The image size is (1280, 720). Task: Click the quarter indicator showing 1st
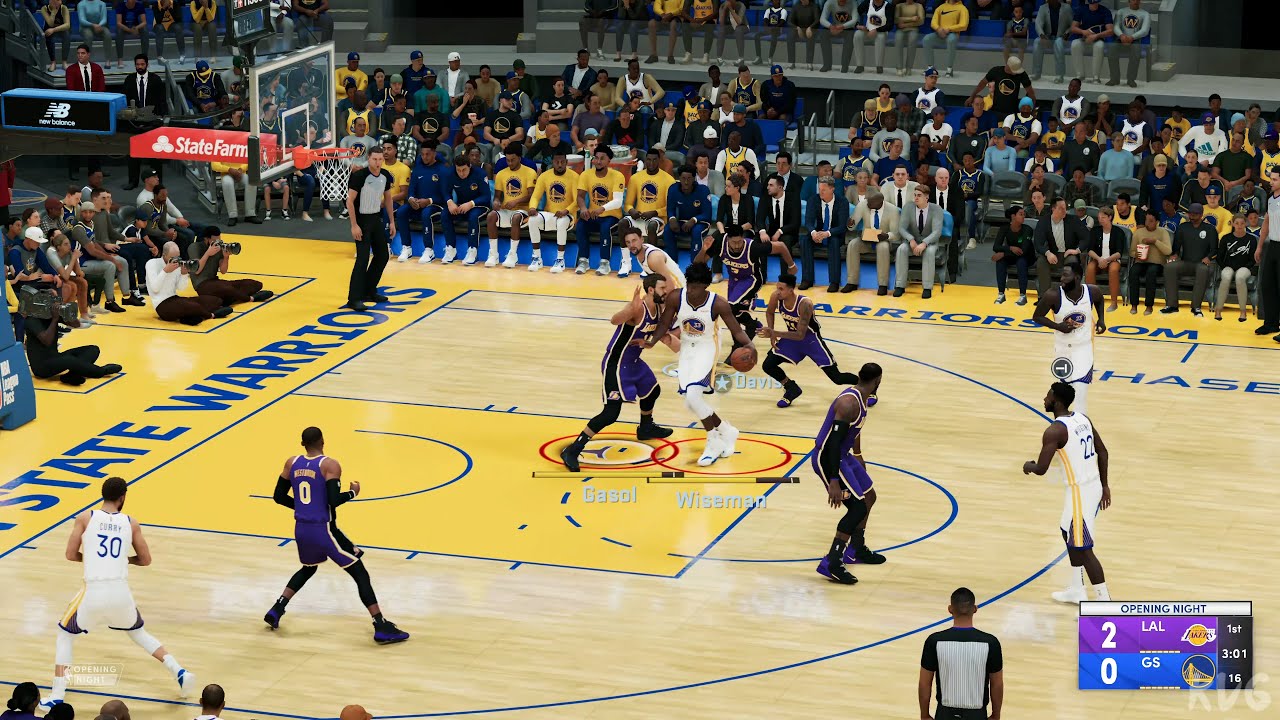tap(1234, 628)
